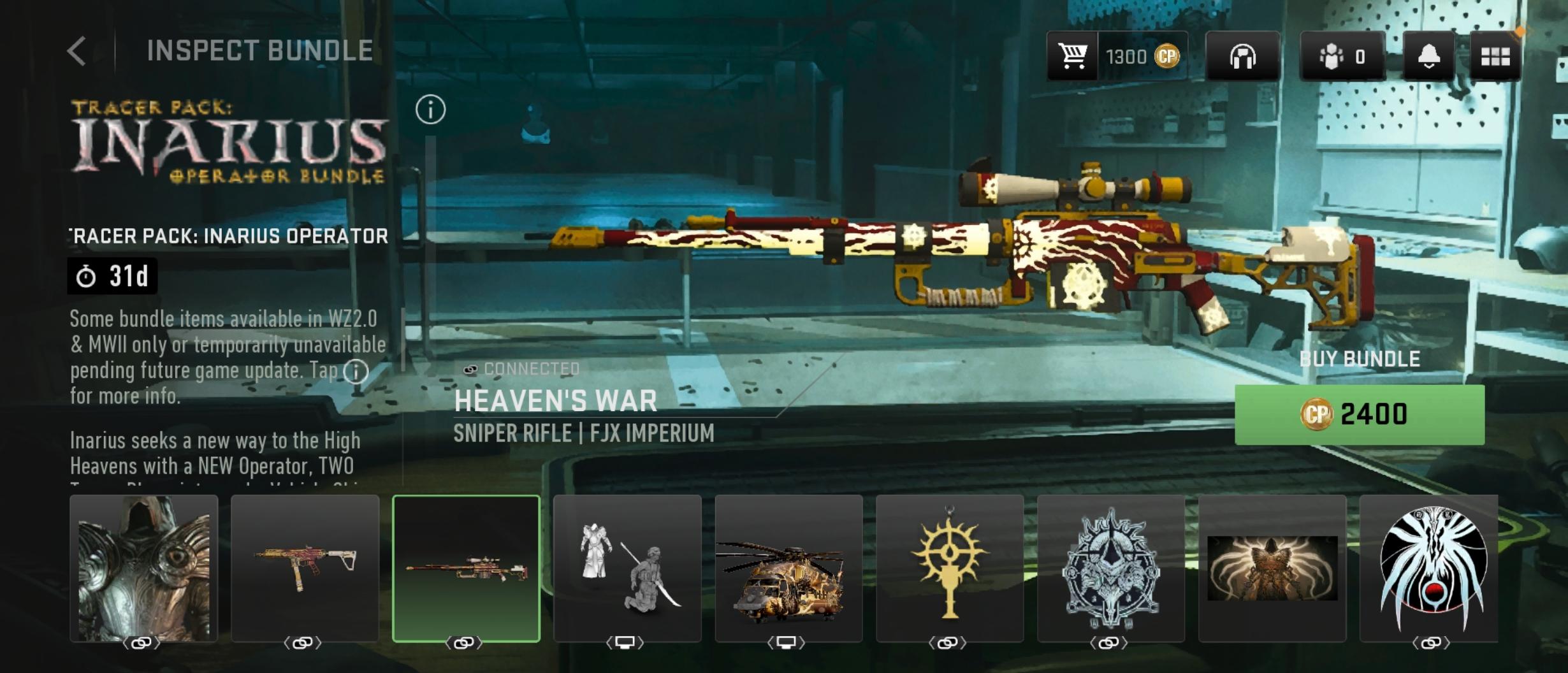Select the golden sun weapon charm thumbnail
This screenshot has height=673, width=1568.
[950, 568]
